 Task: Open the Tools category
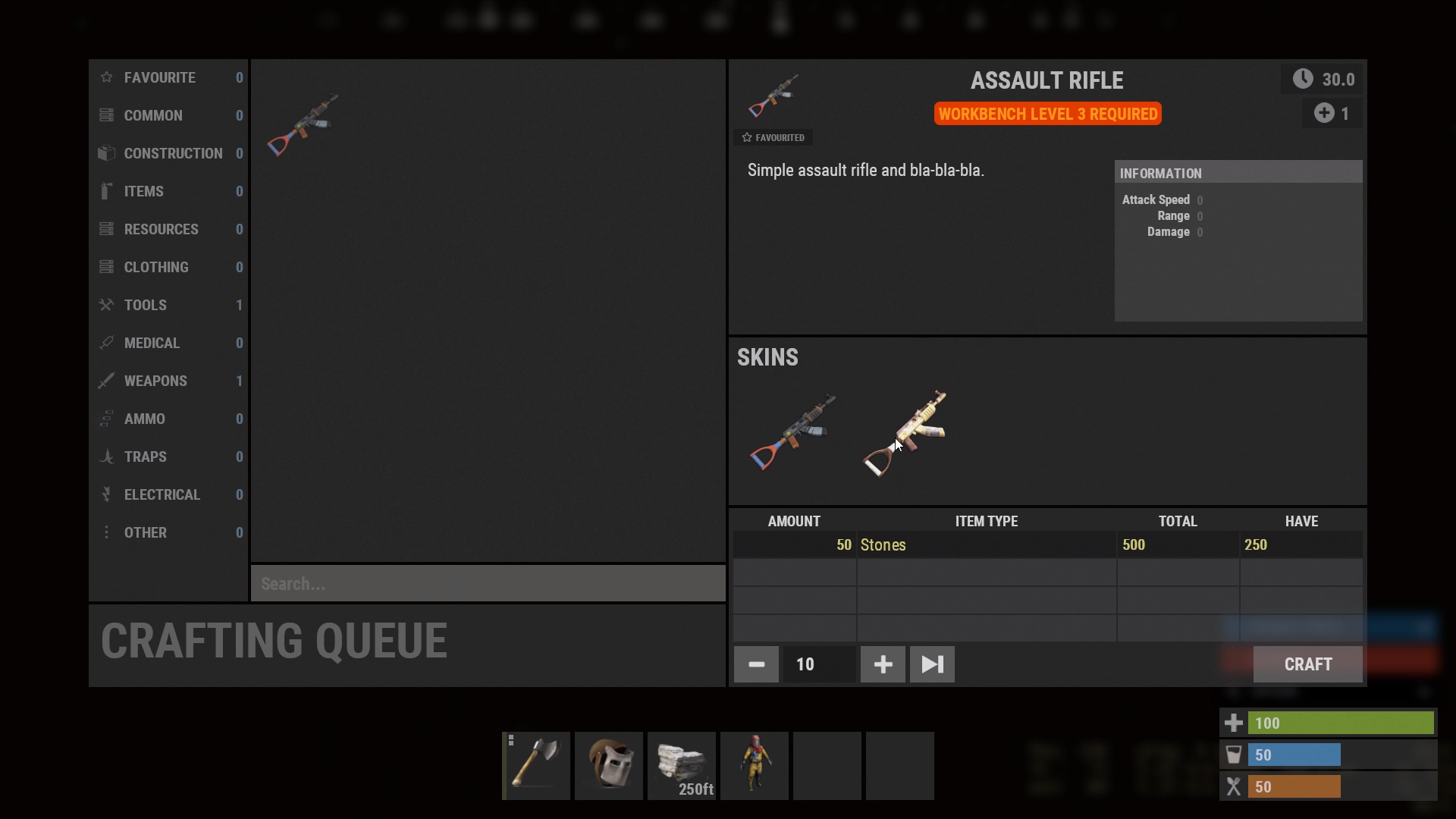168,306
